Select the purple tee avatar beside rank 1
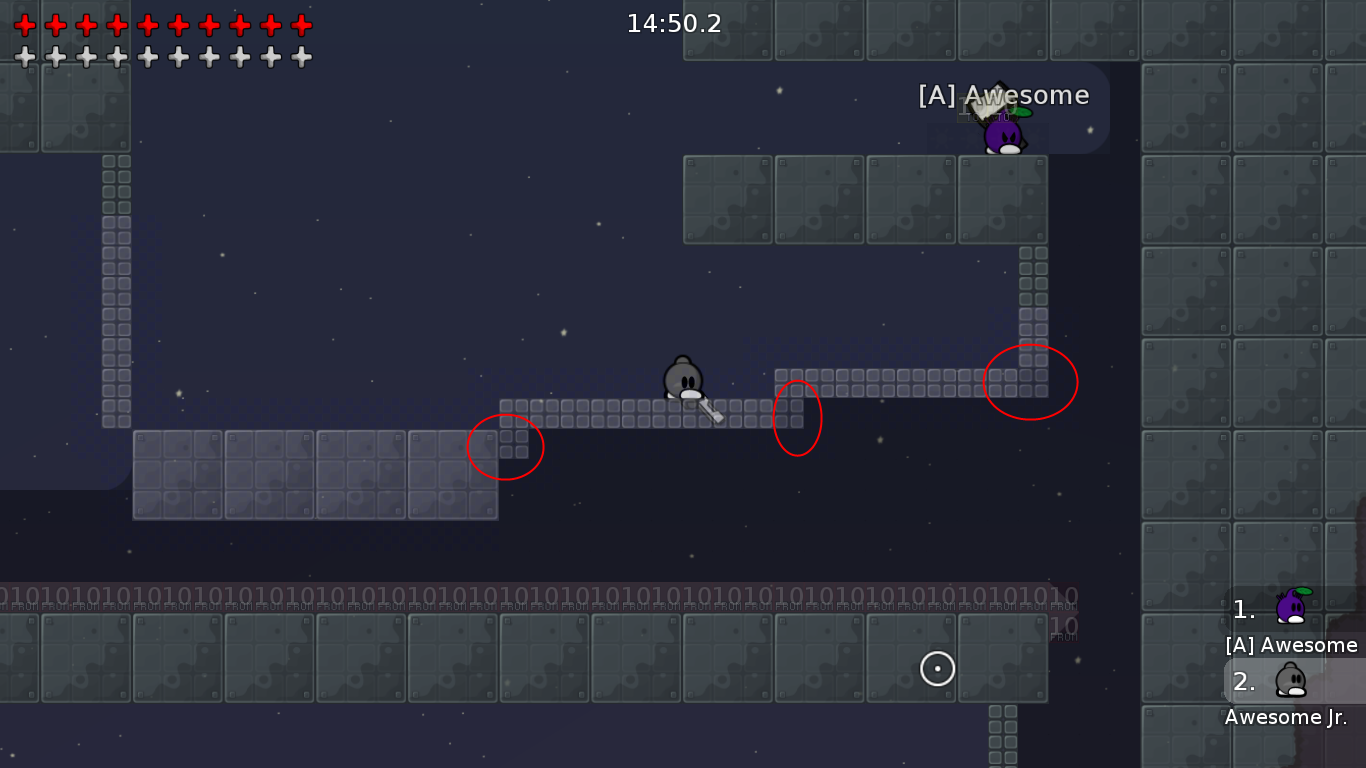 (1290, 605)
